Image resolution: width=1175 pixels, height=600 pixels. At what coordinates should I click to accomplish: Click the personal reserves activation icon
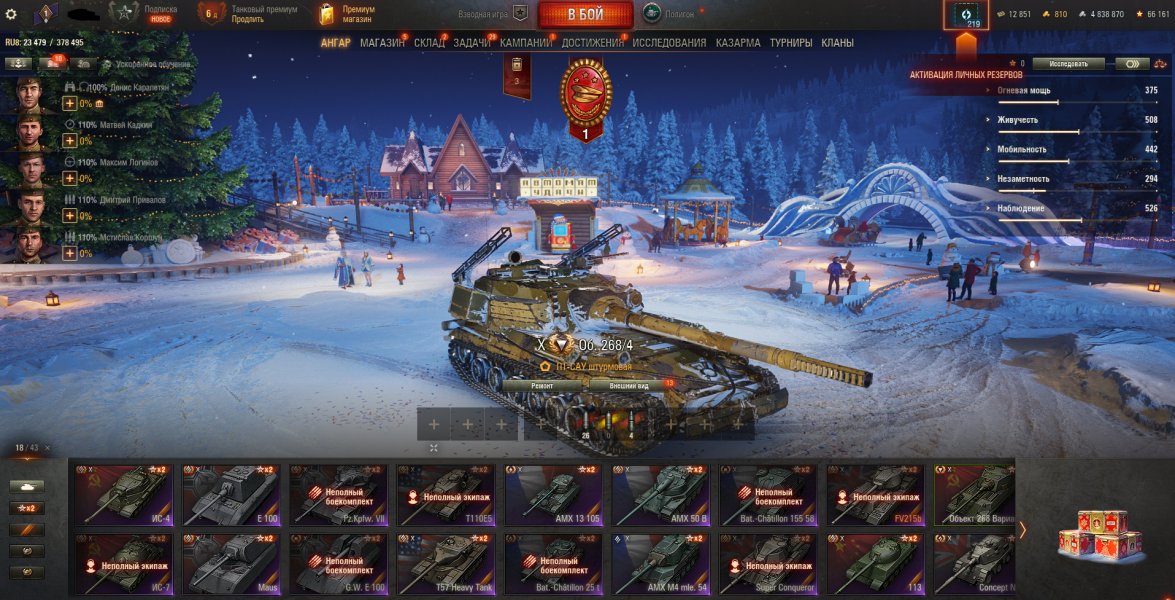tap(966, 15)
